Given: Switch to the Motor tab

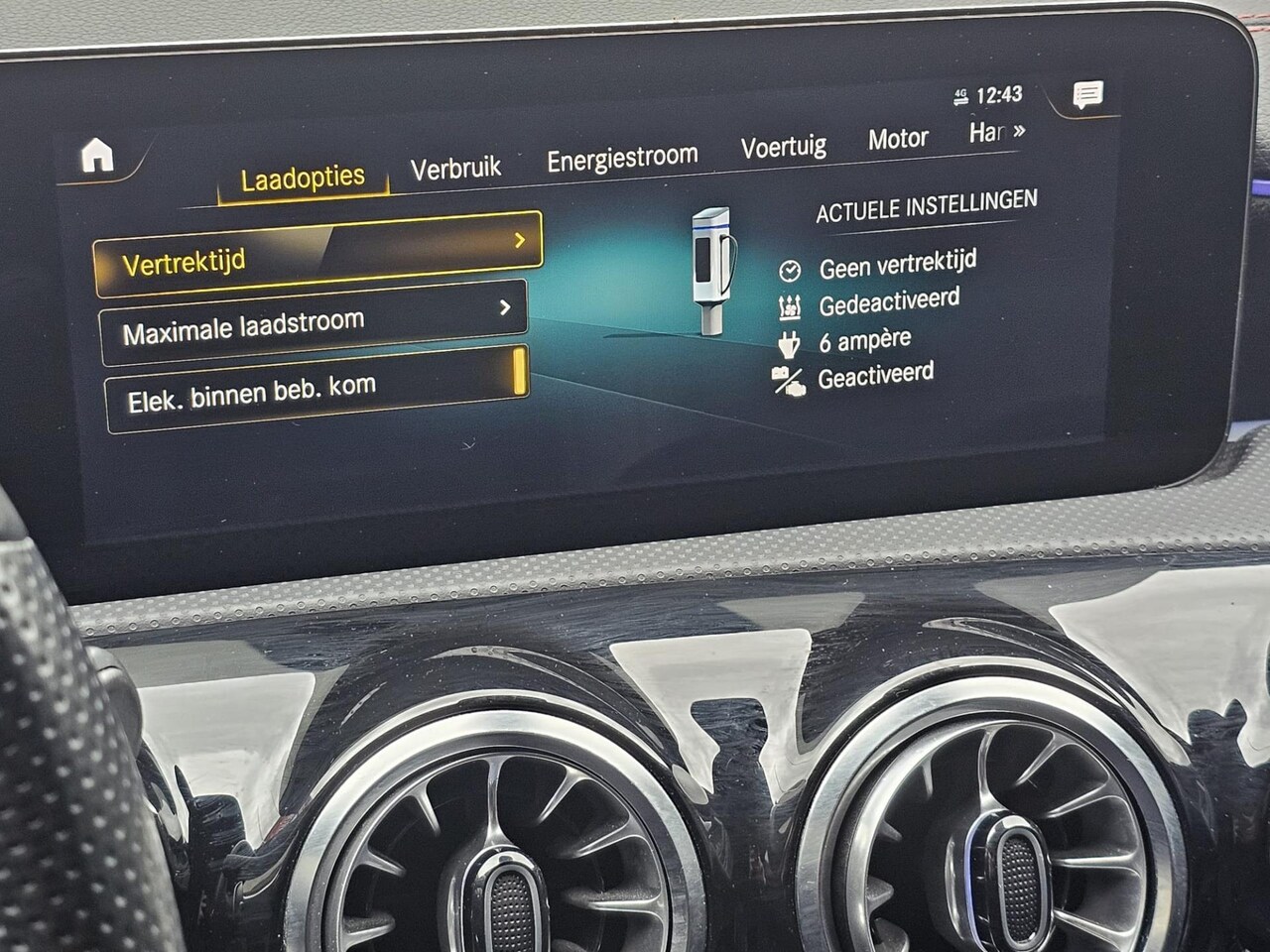Looking at the screenshot, I should [x=898, y=139].
